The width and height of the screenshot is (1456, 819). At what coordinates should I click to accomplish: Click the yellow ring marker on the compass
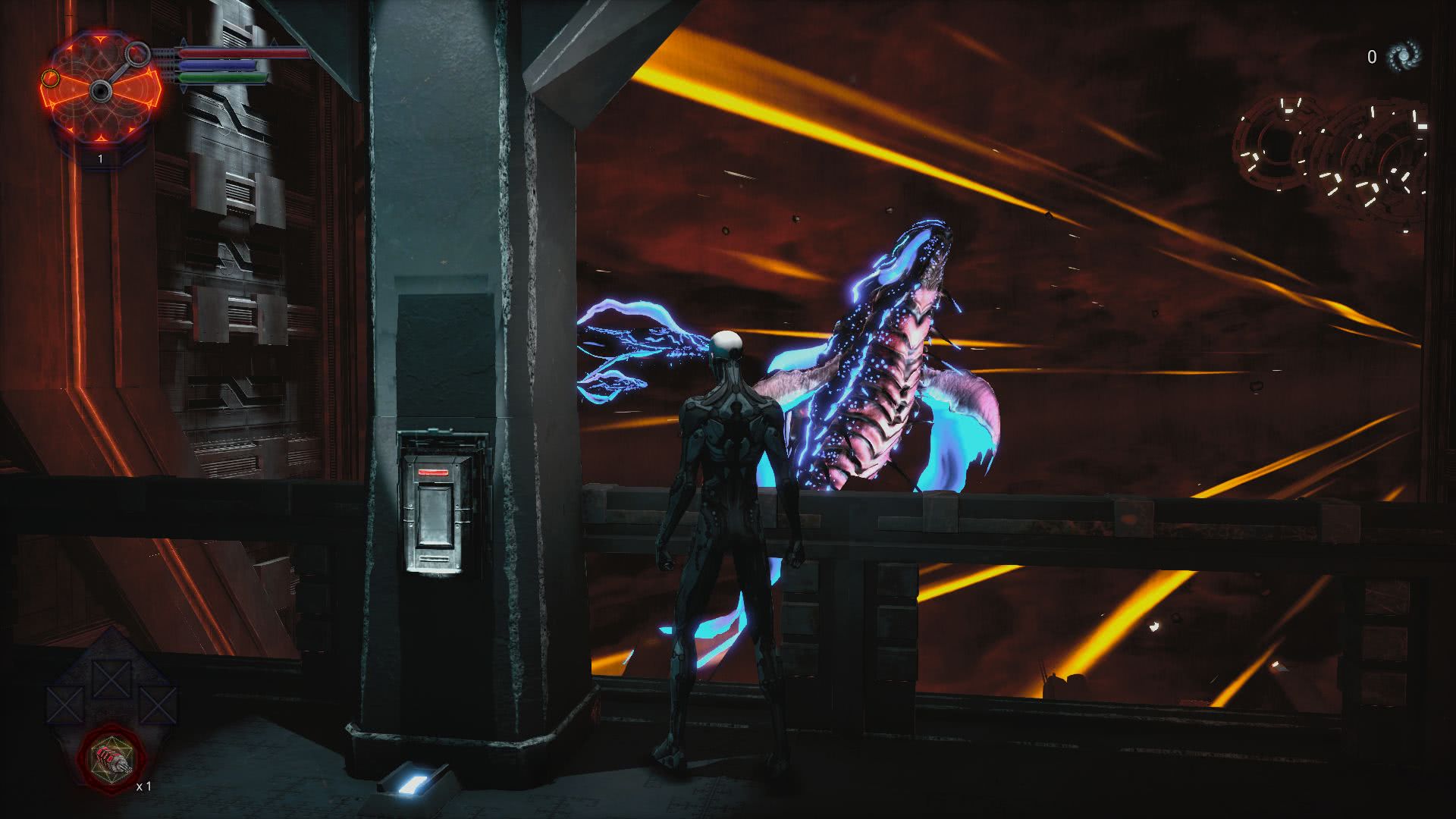tap(51, 80)
